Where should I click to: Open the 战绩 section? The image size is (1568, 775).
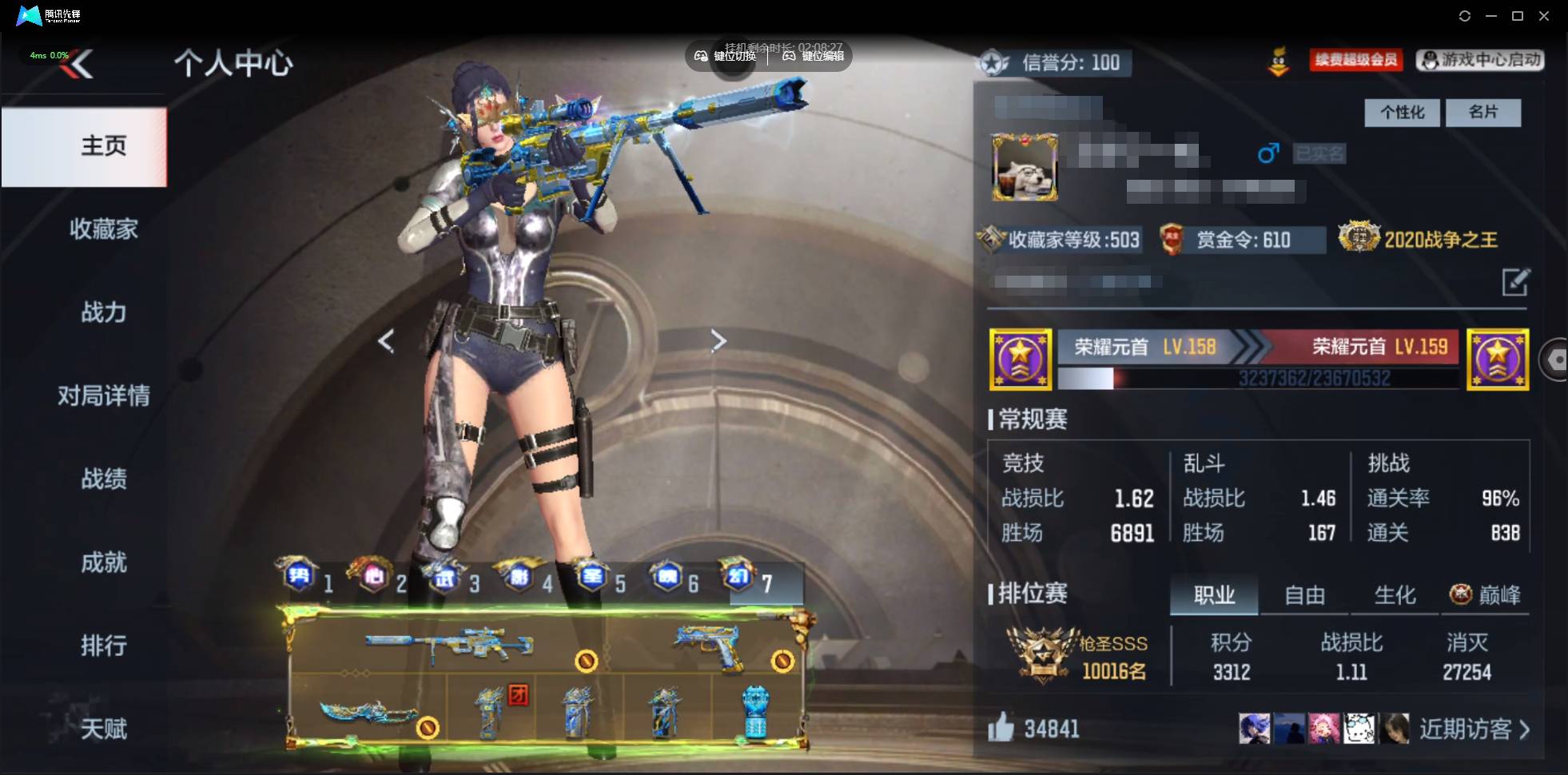tap(103, 479)
